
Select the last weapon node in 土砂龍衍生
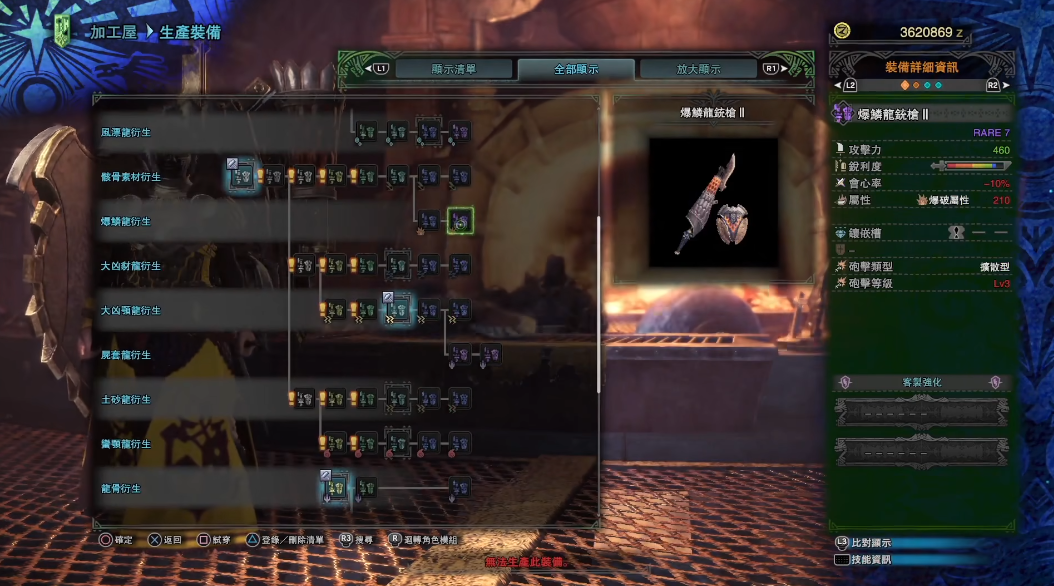(459, 399)
